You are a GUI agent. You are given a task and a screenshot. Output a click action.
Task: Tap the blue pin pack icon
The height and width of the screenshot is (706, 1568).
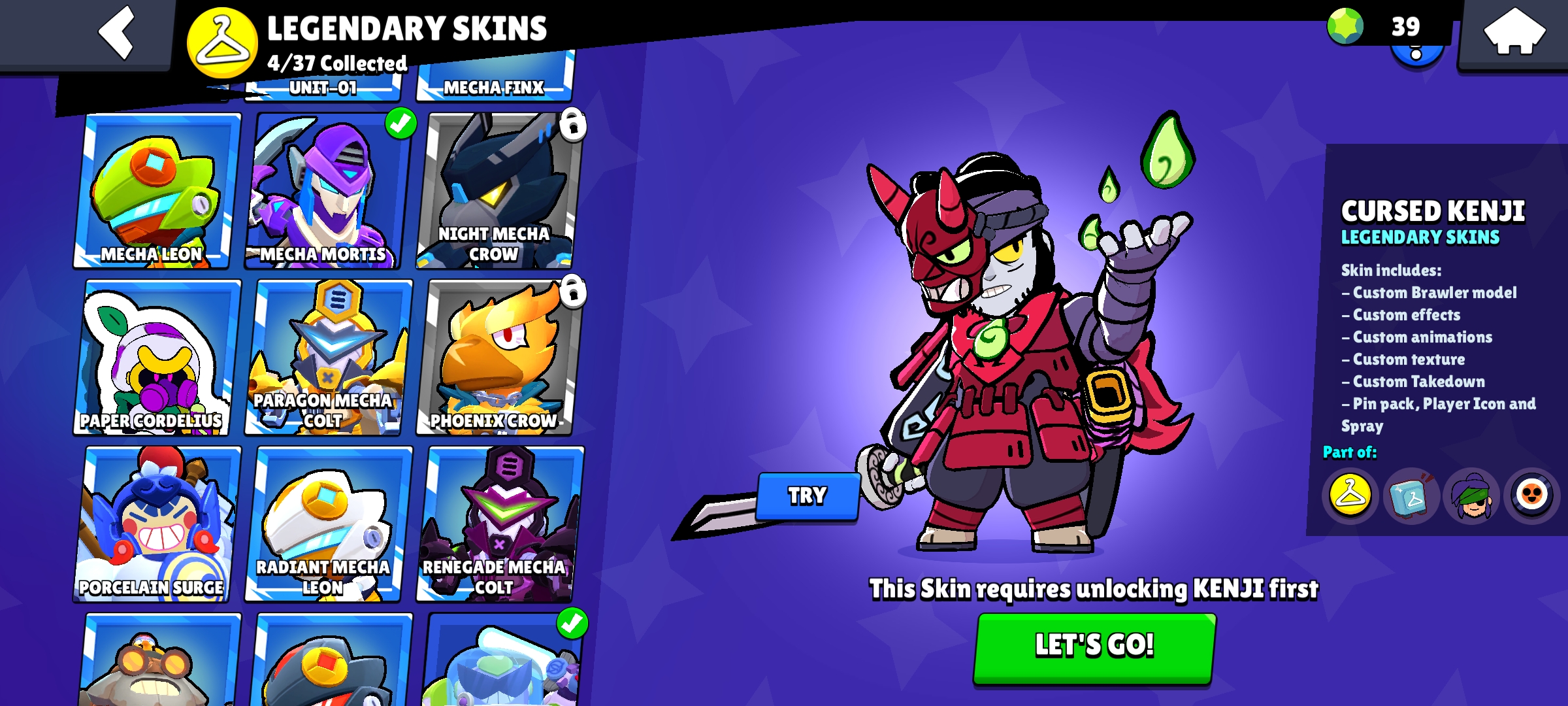click(x=1411, y=497)
